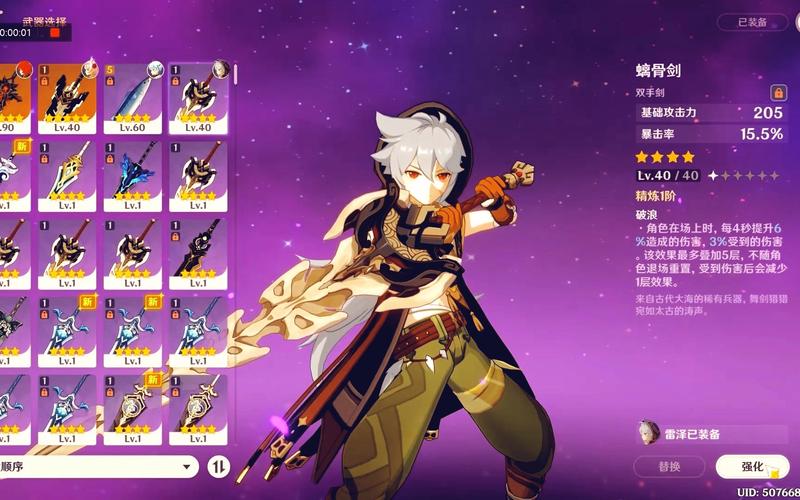Viewport: 800px width, 500px height.
Task: Toggle ascending/descending sort arrows button
Action: 218,466
